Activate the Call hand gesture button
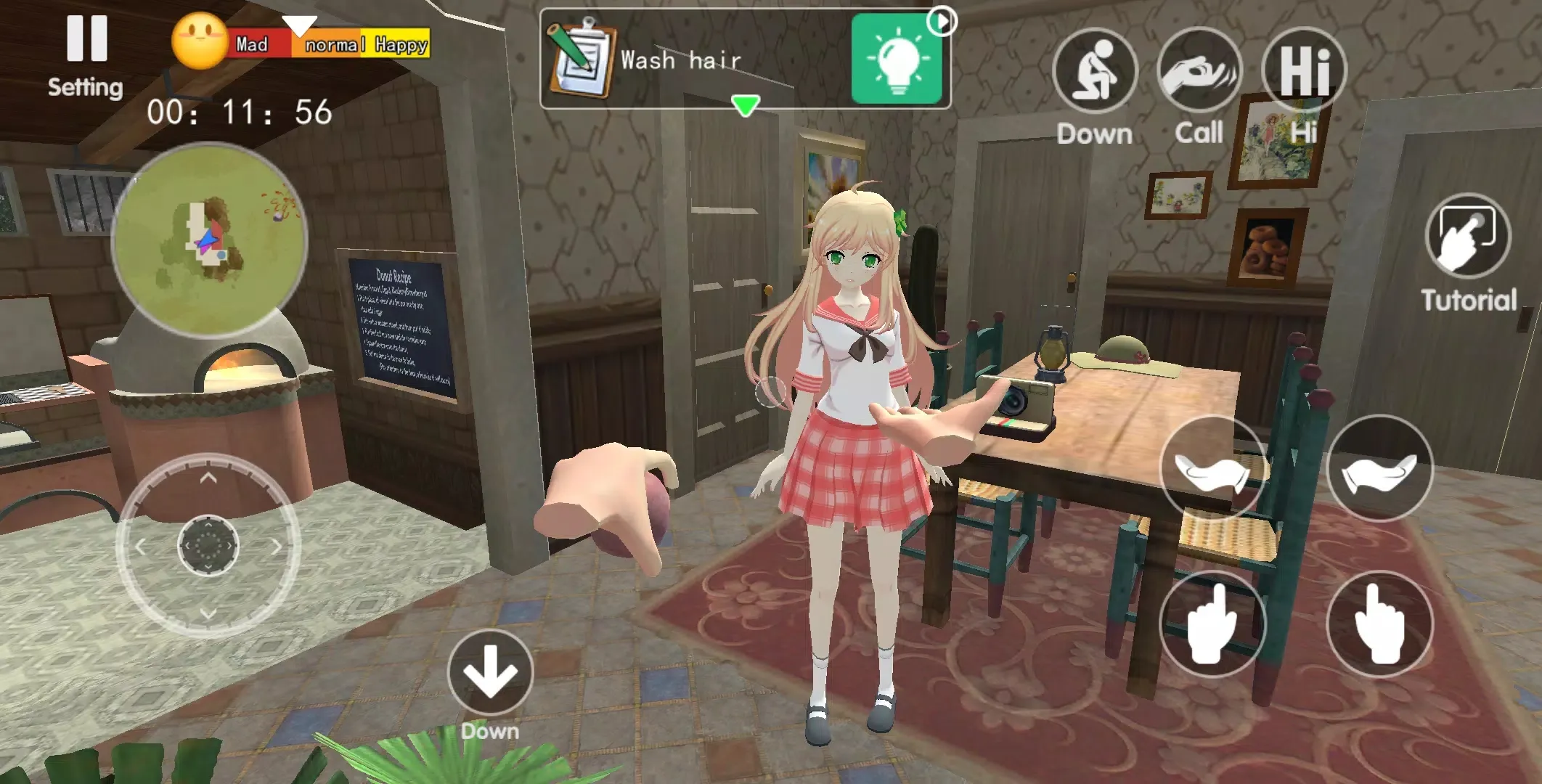The height and width of the screenshot is (784, 1542). pyautogui.click(x=1199, y=71)
